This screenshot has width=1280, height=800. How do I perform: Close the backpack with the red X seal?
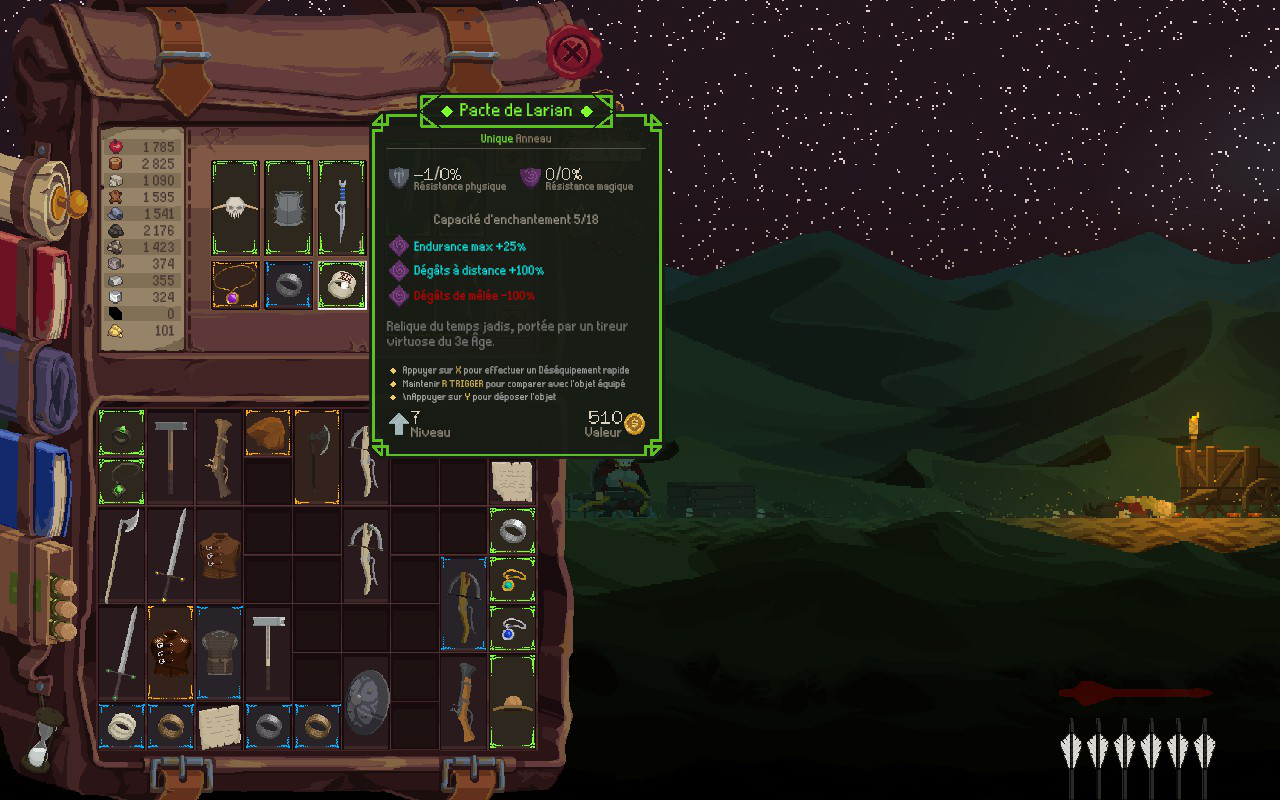pos(573,52)
